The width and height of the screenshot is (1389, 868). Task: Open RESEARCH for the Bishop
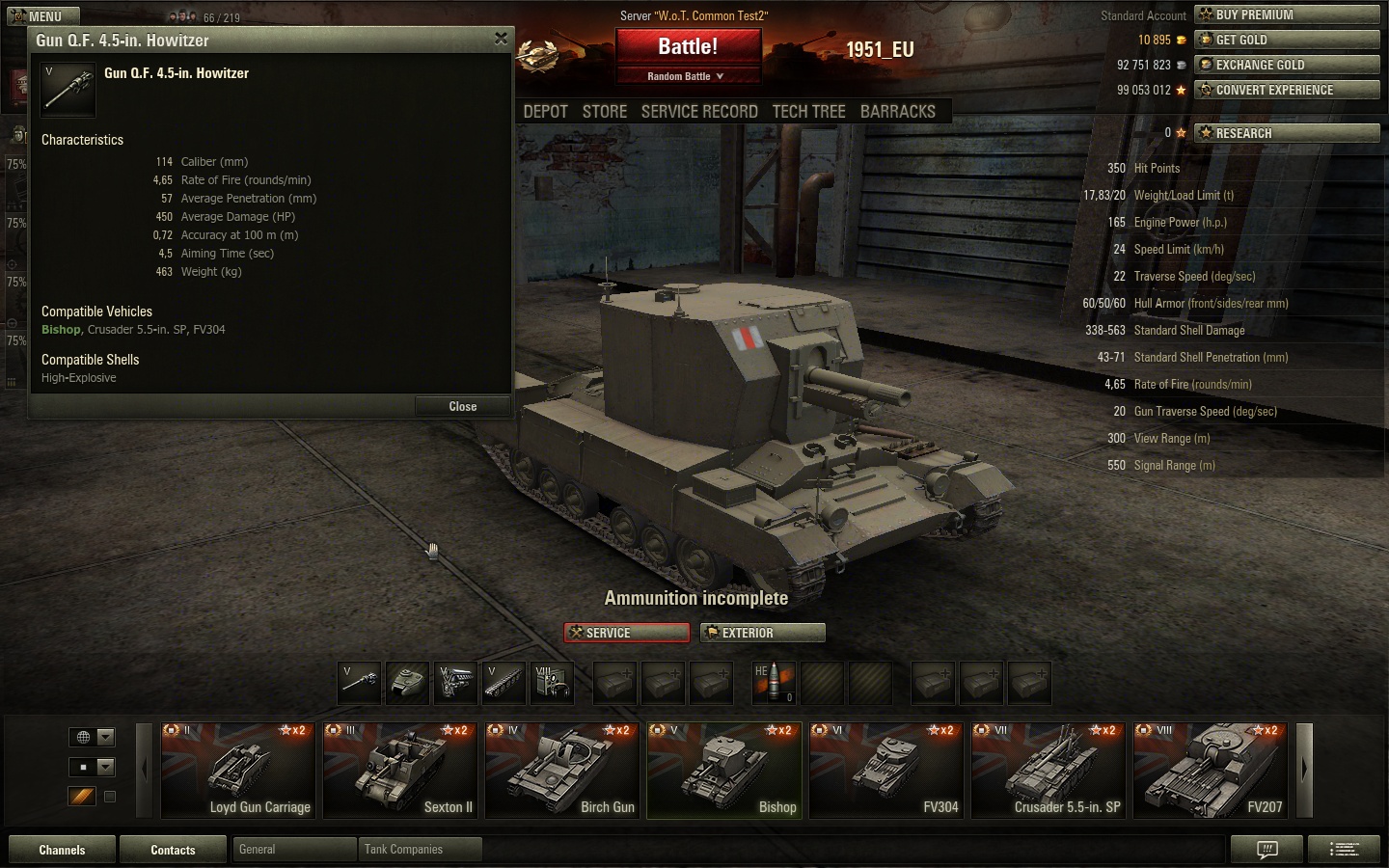(x=1286, y=133)
